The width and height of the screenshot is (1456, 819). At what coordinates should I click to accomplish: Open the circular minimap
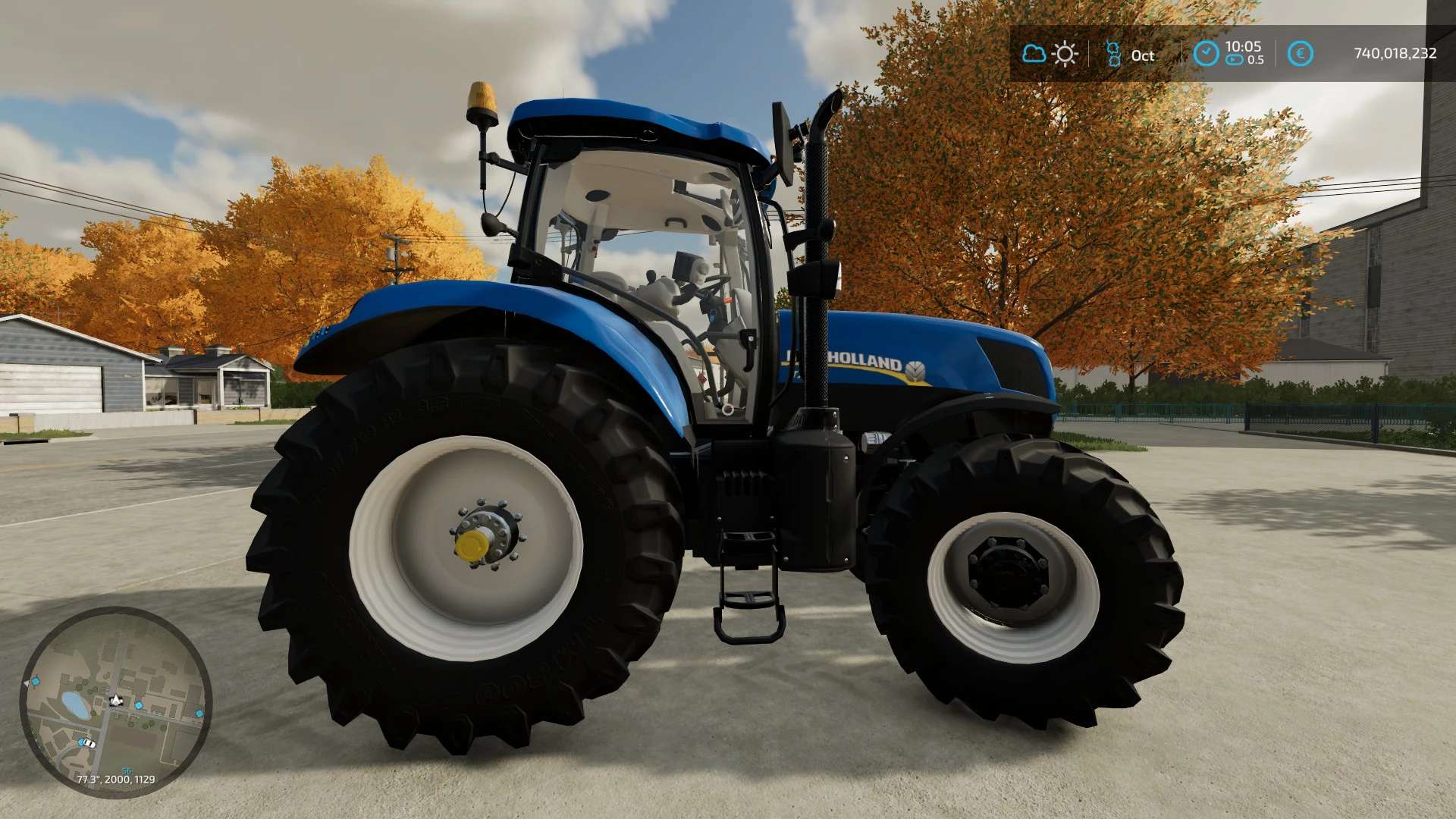(115, 701)
